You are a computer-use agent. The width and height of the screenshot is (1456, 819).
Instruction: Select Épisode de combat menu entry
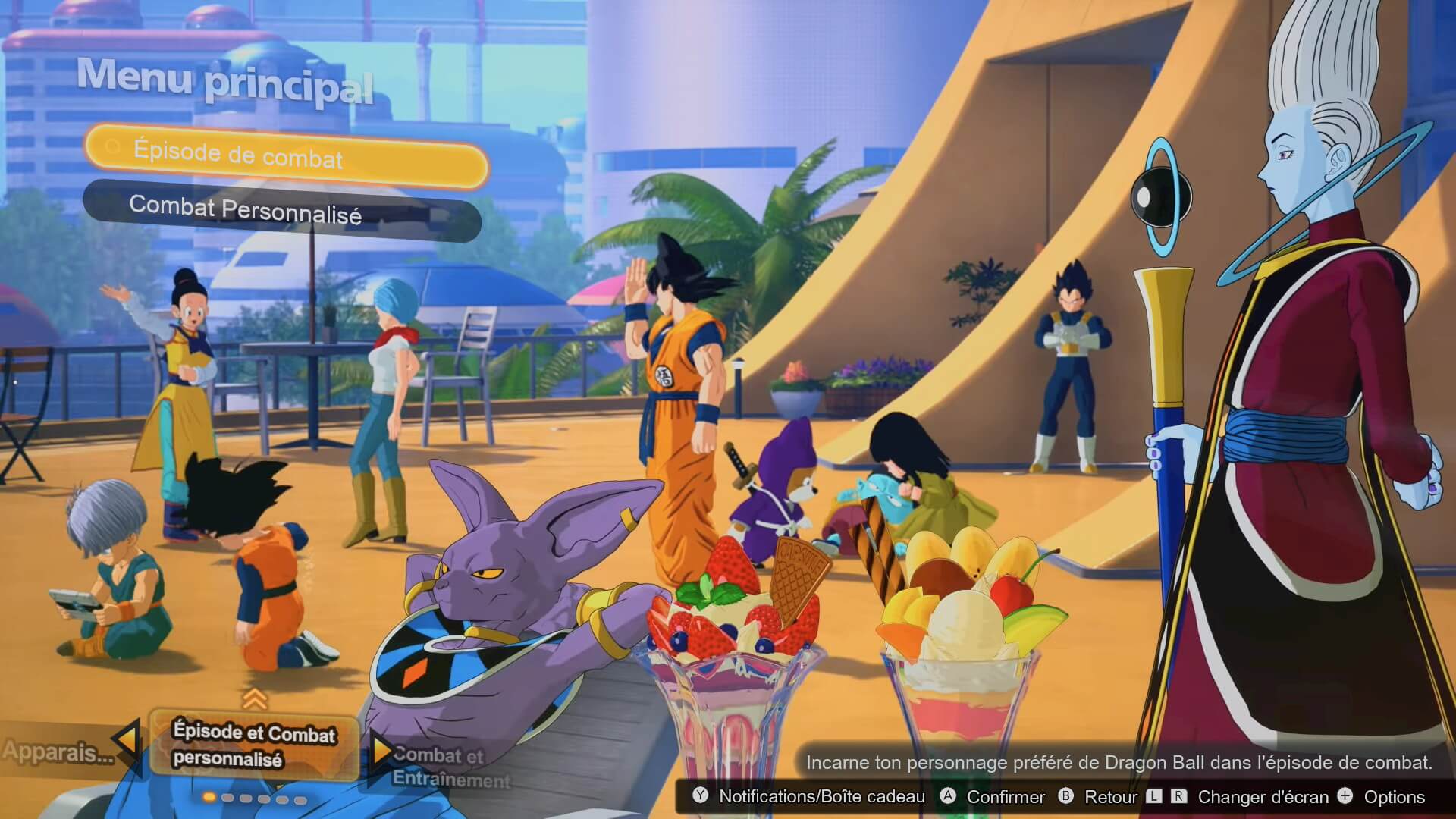284,155
